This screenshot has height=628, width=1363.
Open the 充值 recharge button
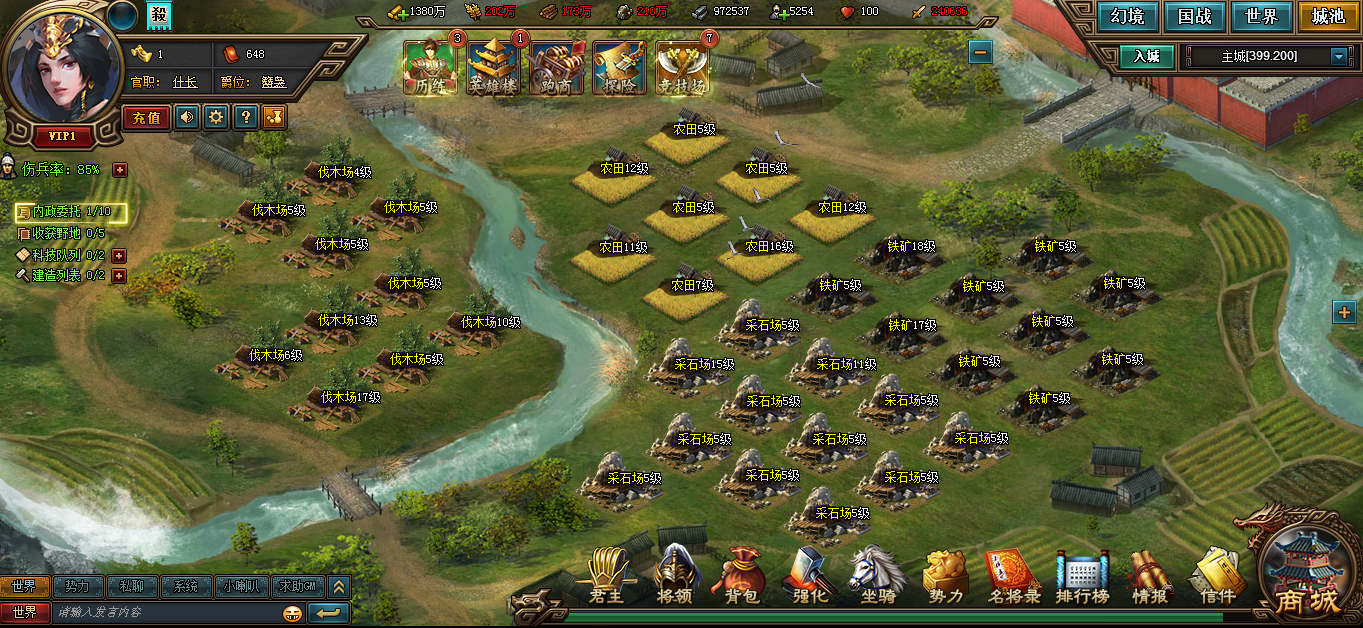(146, 118)
